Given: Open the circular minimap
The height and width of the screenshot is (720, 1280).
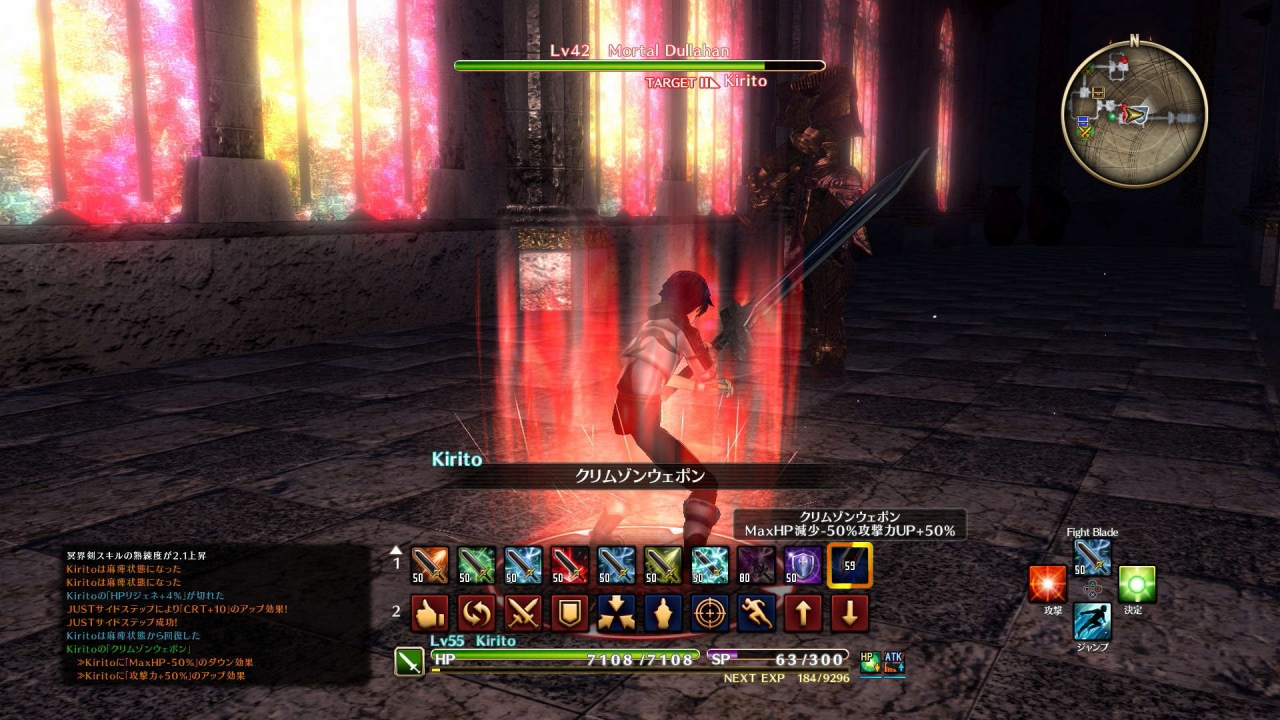Looking at the screenshot, I should pyautogui.click(x=1134, y=114).
